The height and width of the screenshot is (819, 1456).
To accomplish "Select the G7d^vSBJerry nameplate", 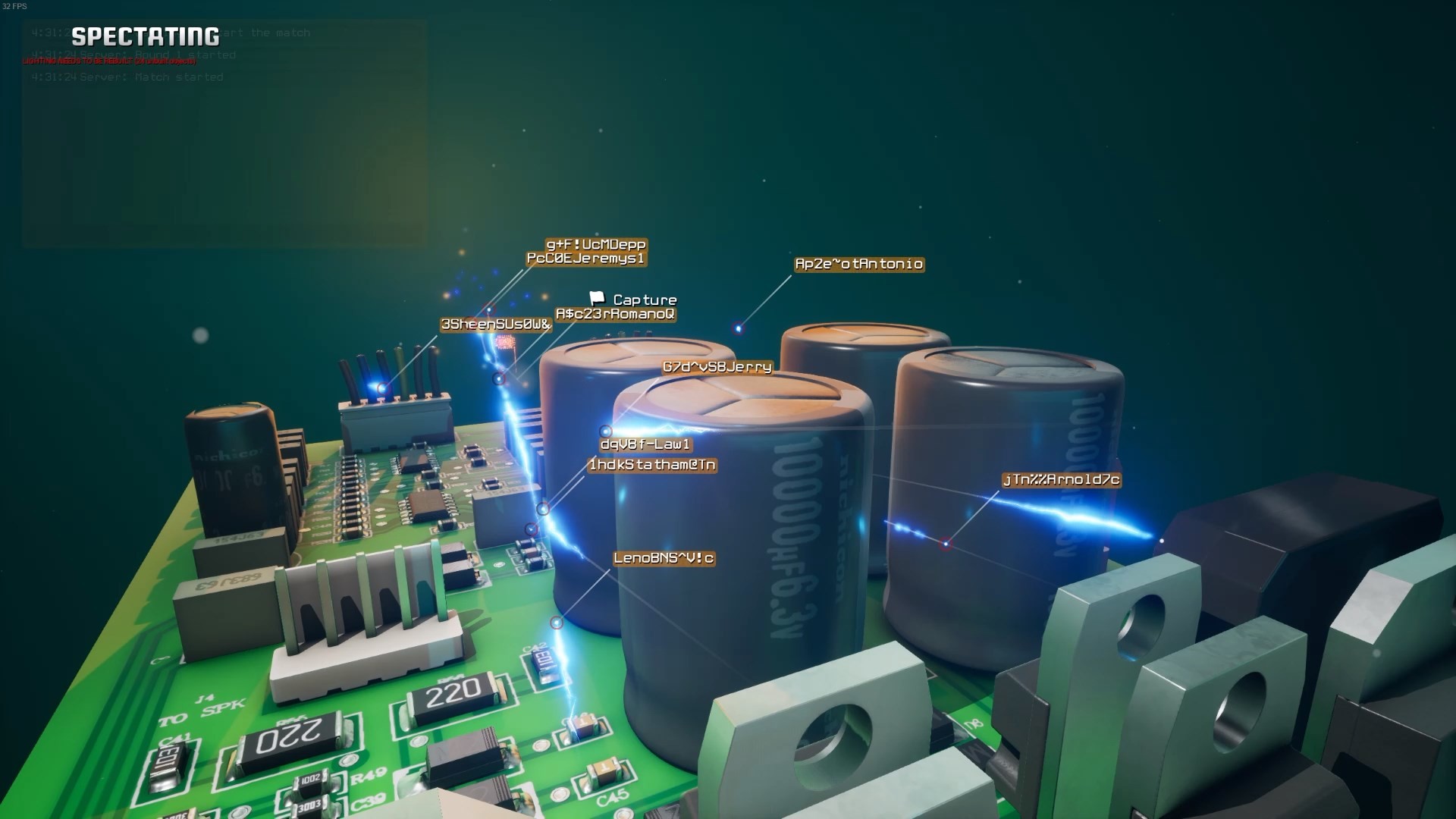I will click(x=716, y=367).
